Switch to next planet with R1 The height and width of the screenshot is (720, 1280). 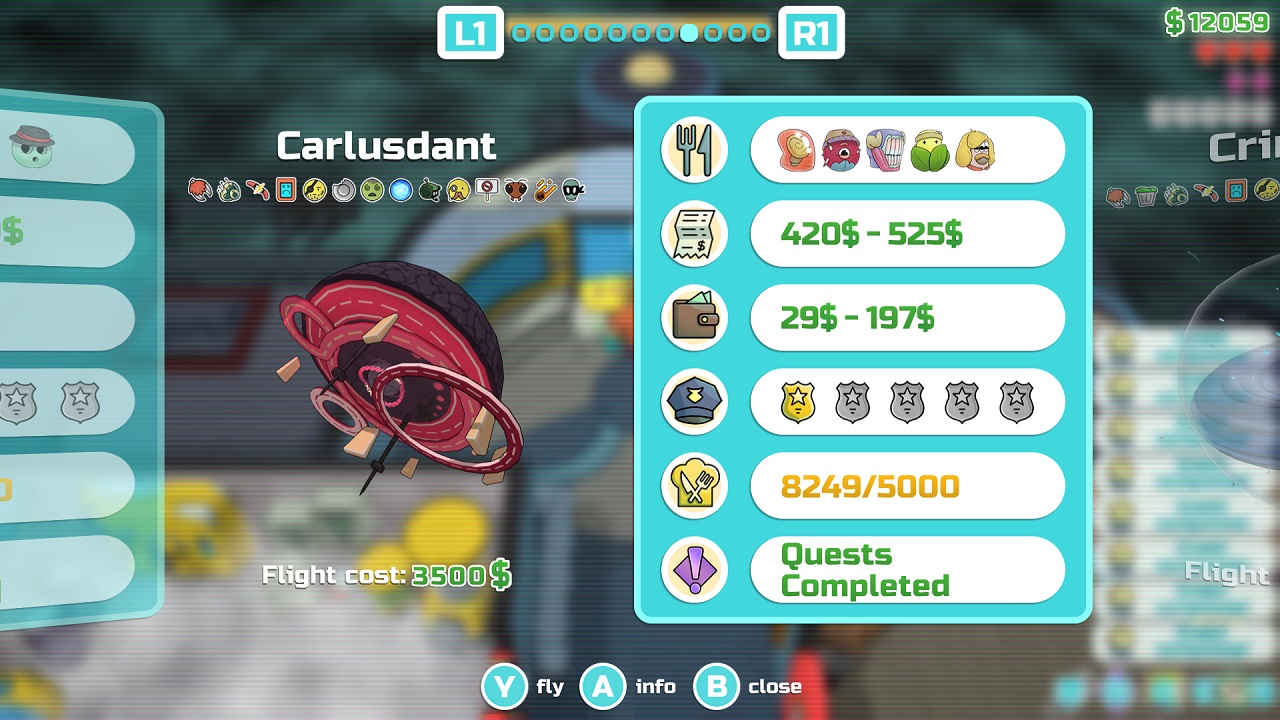coord(812,32)
